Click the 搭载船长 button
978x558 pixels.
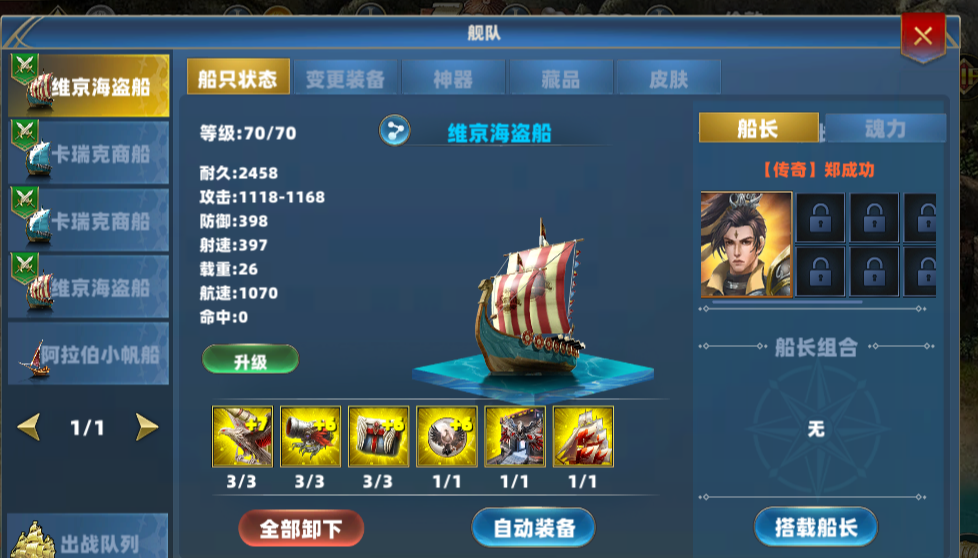point(815,527)
